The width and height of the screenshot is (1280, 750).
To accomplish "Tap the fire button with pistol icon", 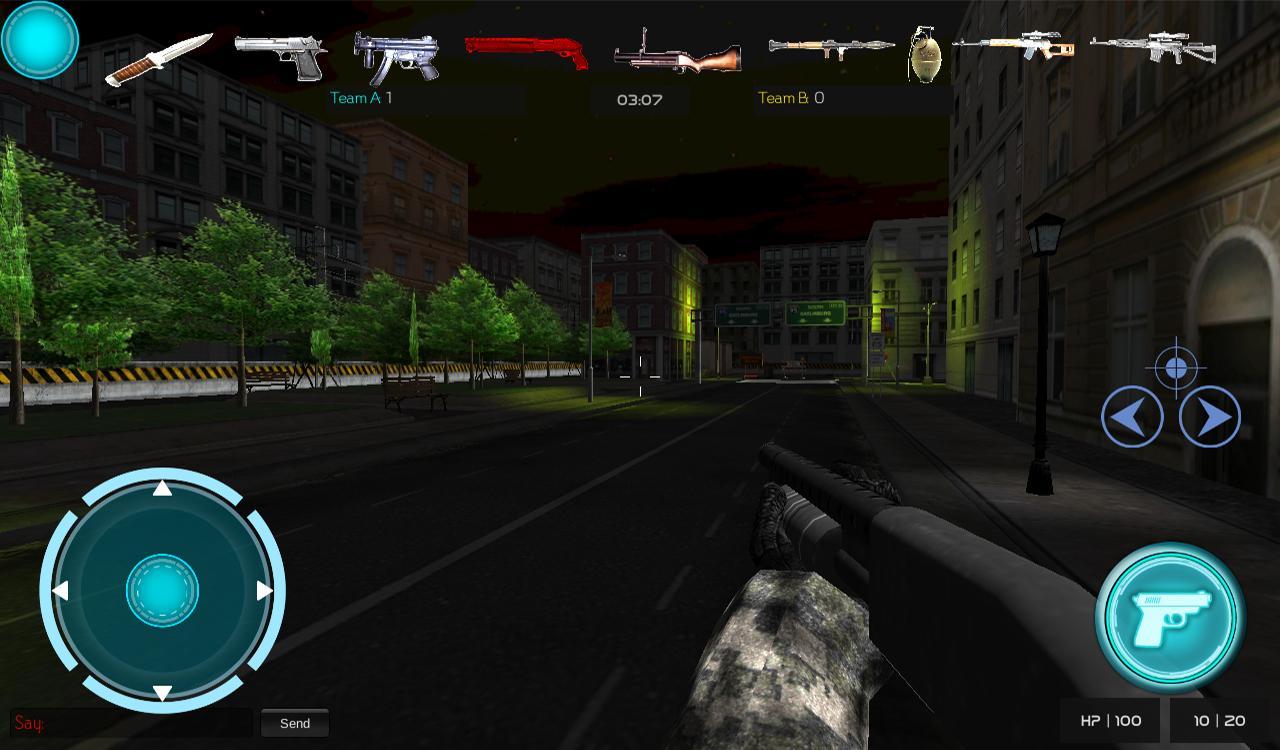I will (x=1170, y=618).
